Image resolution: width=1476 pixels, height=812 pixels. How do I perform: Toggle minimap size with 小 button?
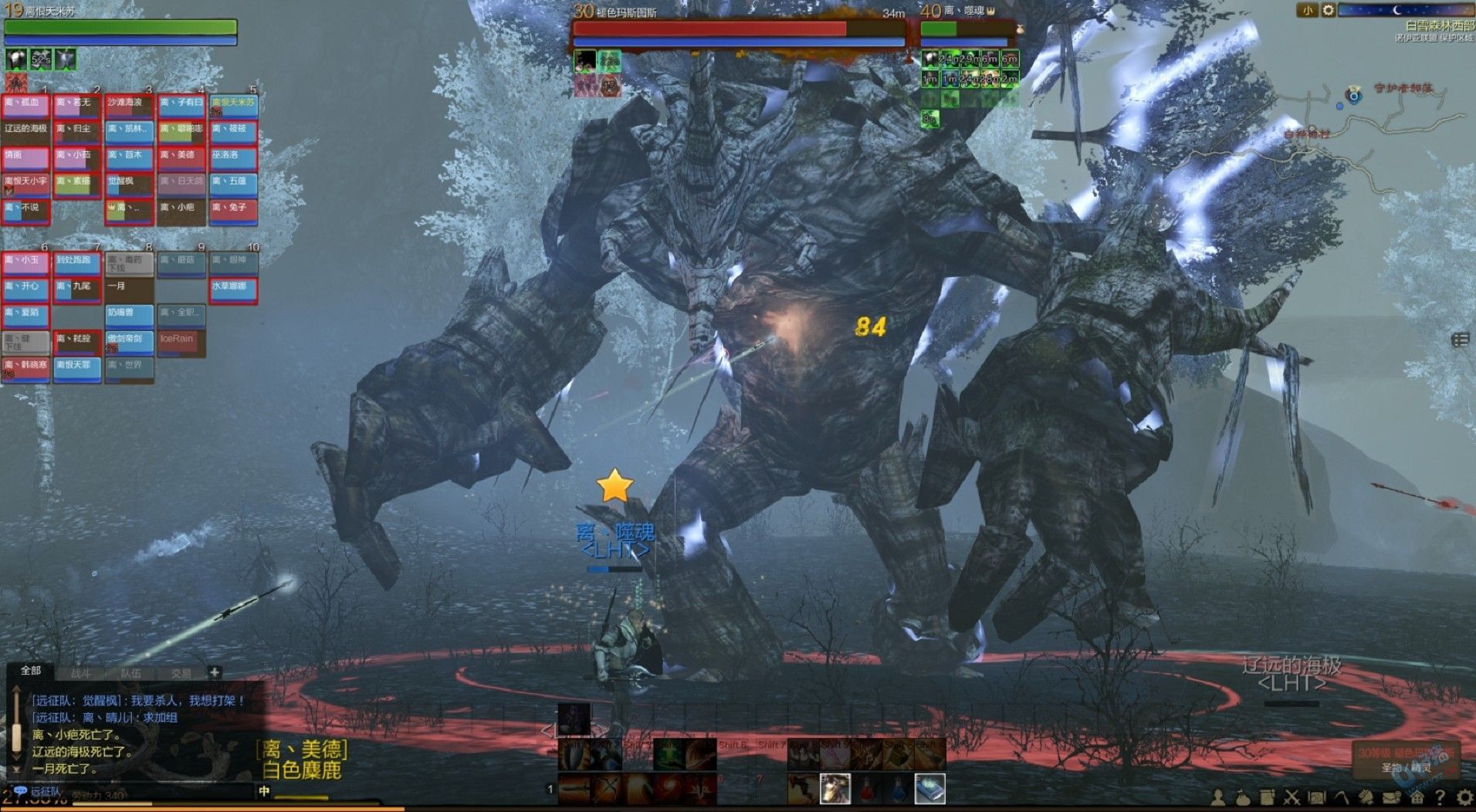click(1307, 11)
